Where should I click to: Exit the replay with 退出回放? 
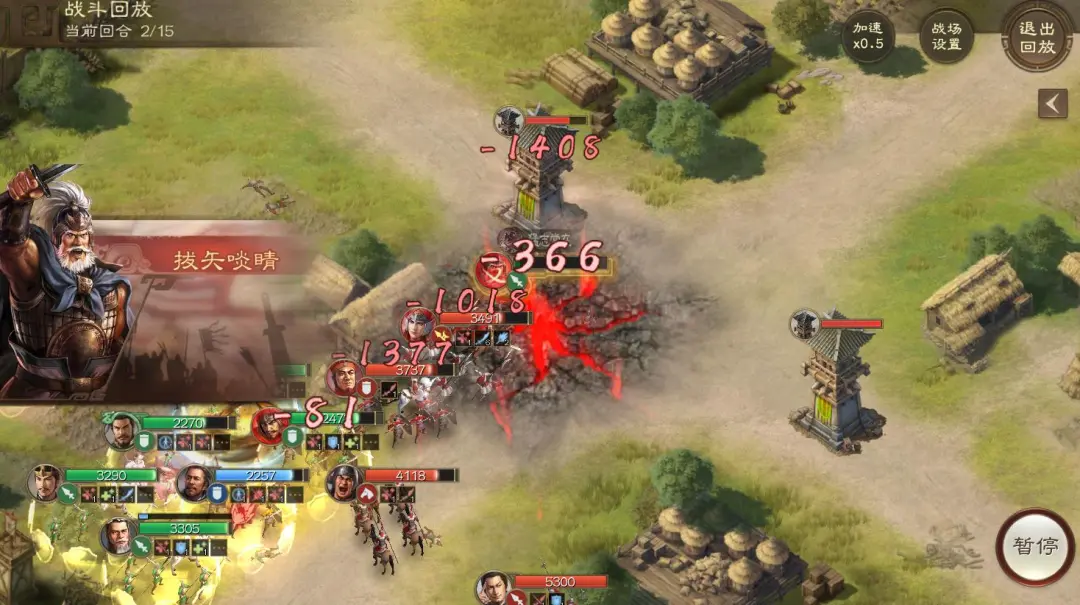(x=1037, y=37)
